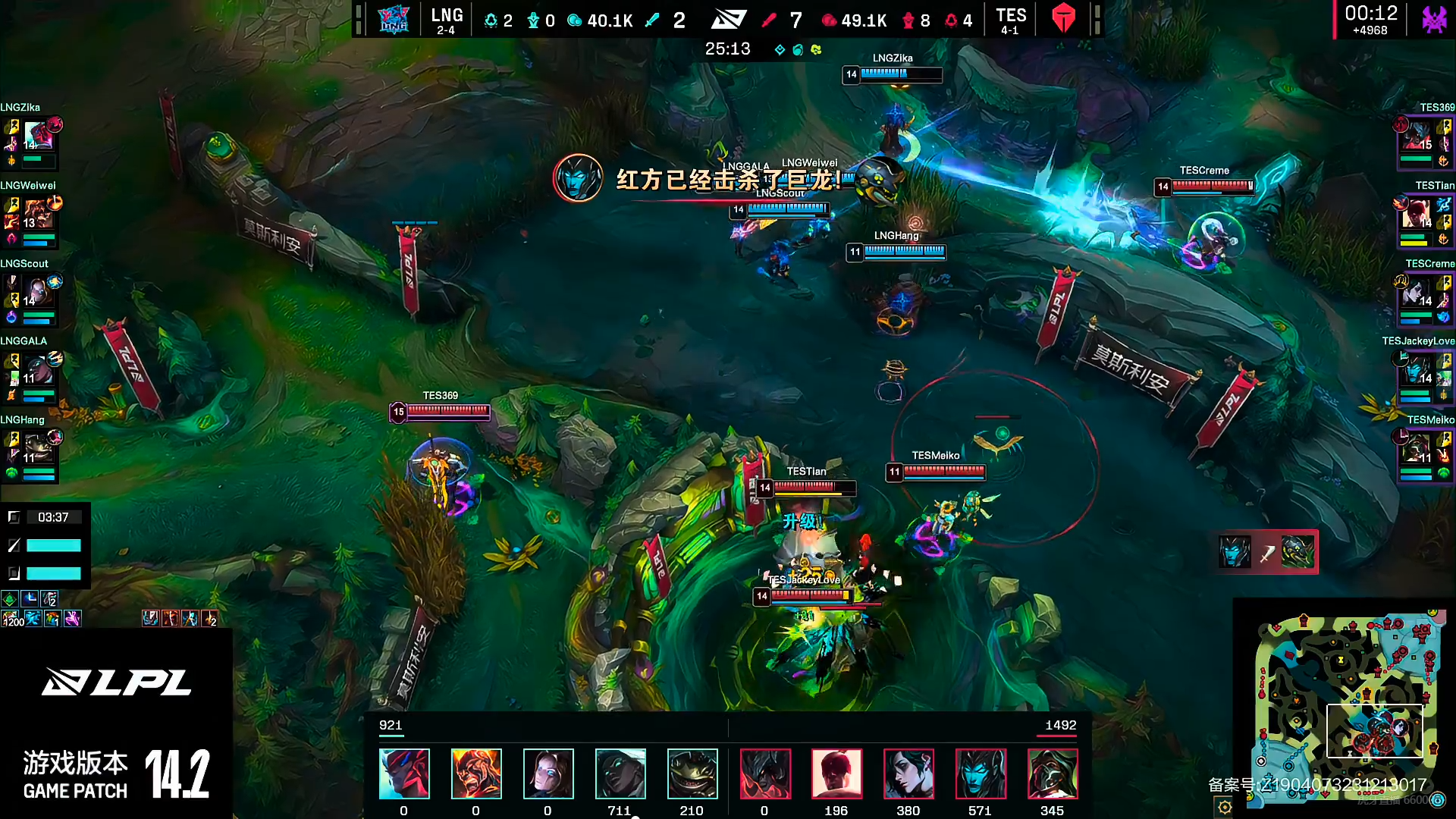Choose TESTian's player portrait

point(1417,213)
